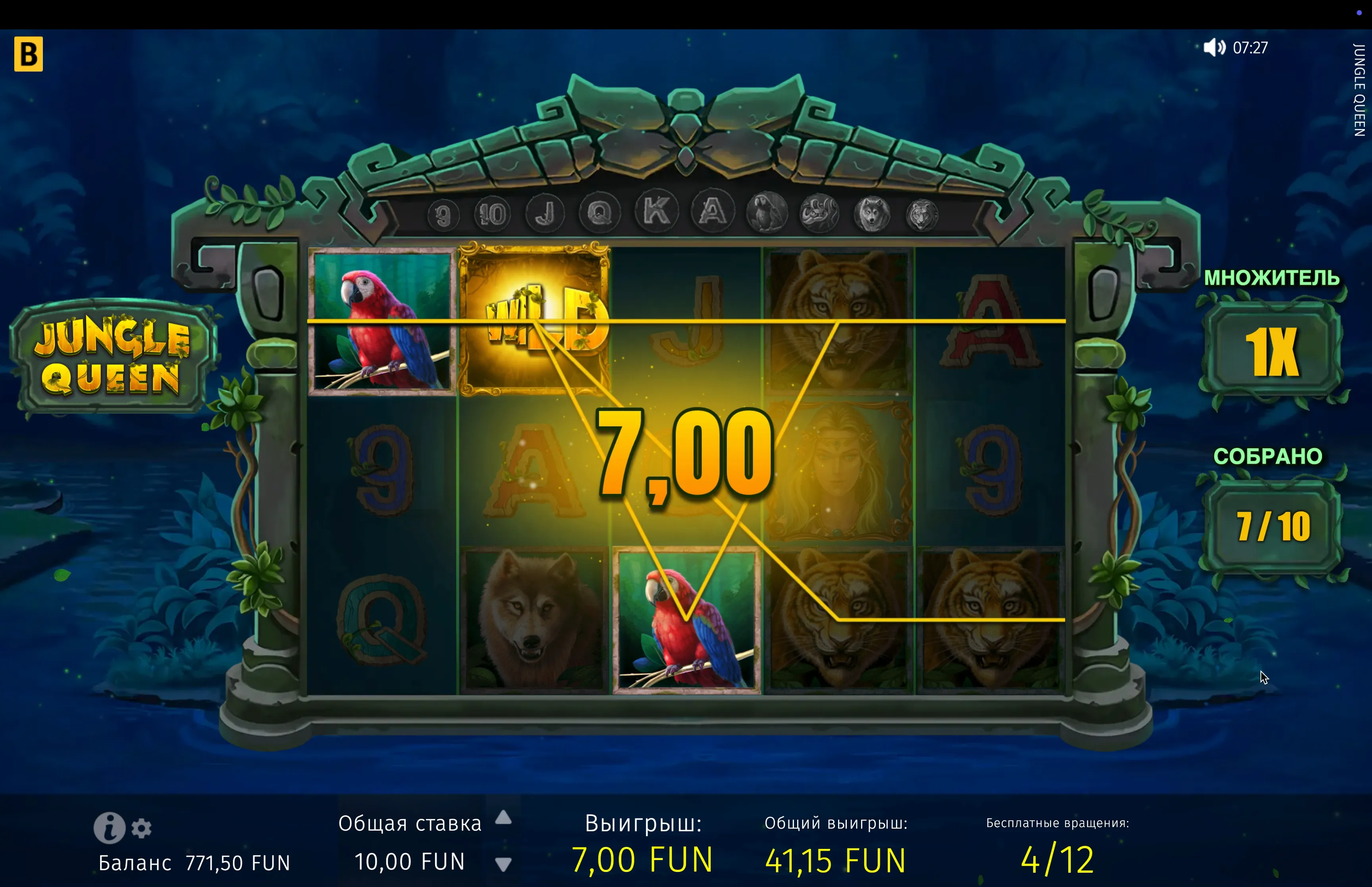Open the gear settings menu
Screen dimensions: 1372x887
click(x=141, y=828)
